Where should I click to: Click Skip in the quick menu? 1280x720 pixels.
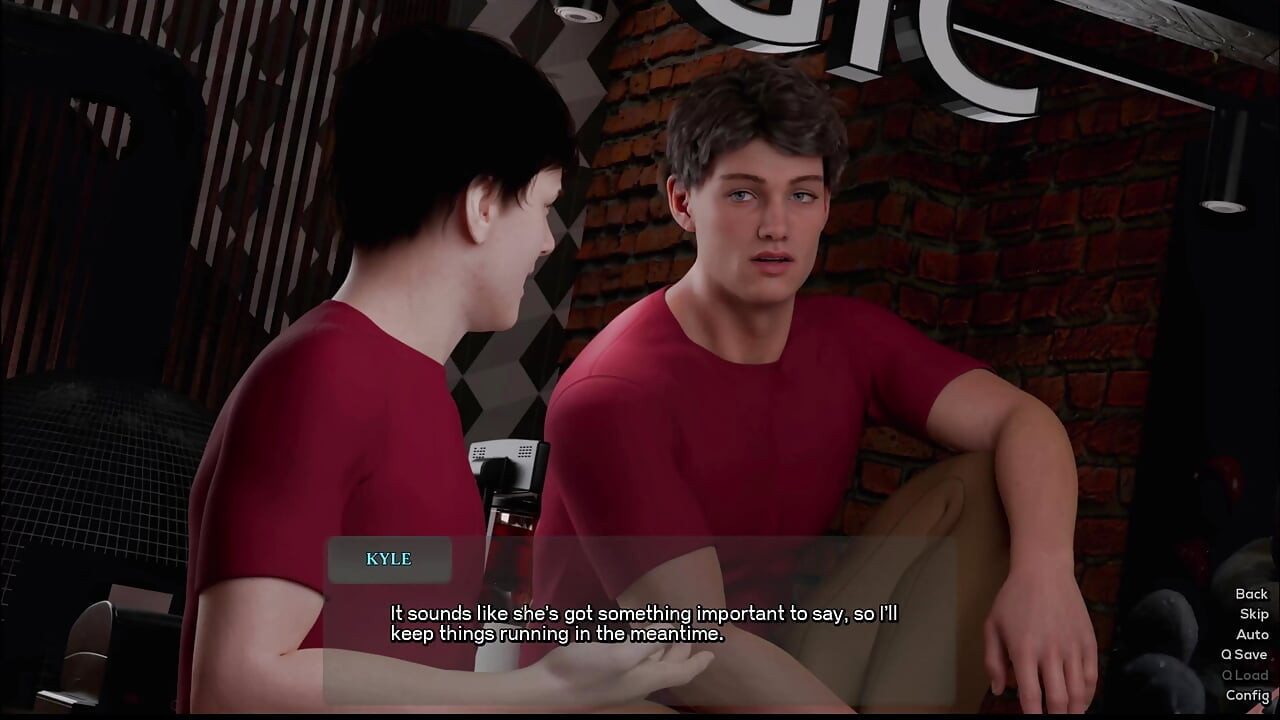click(x=1254, y=614)
